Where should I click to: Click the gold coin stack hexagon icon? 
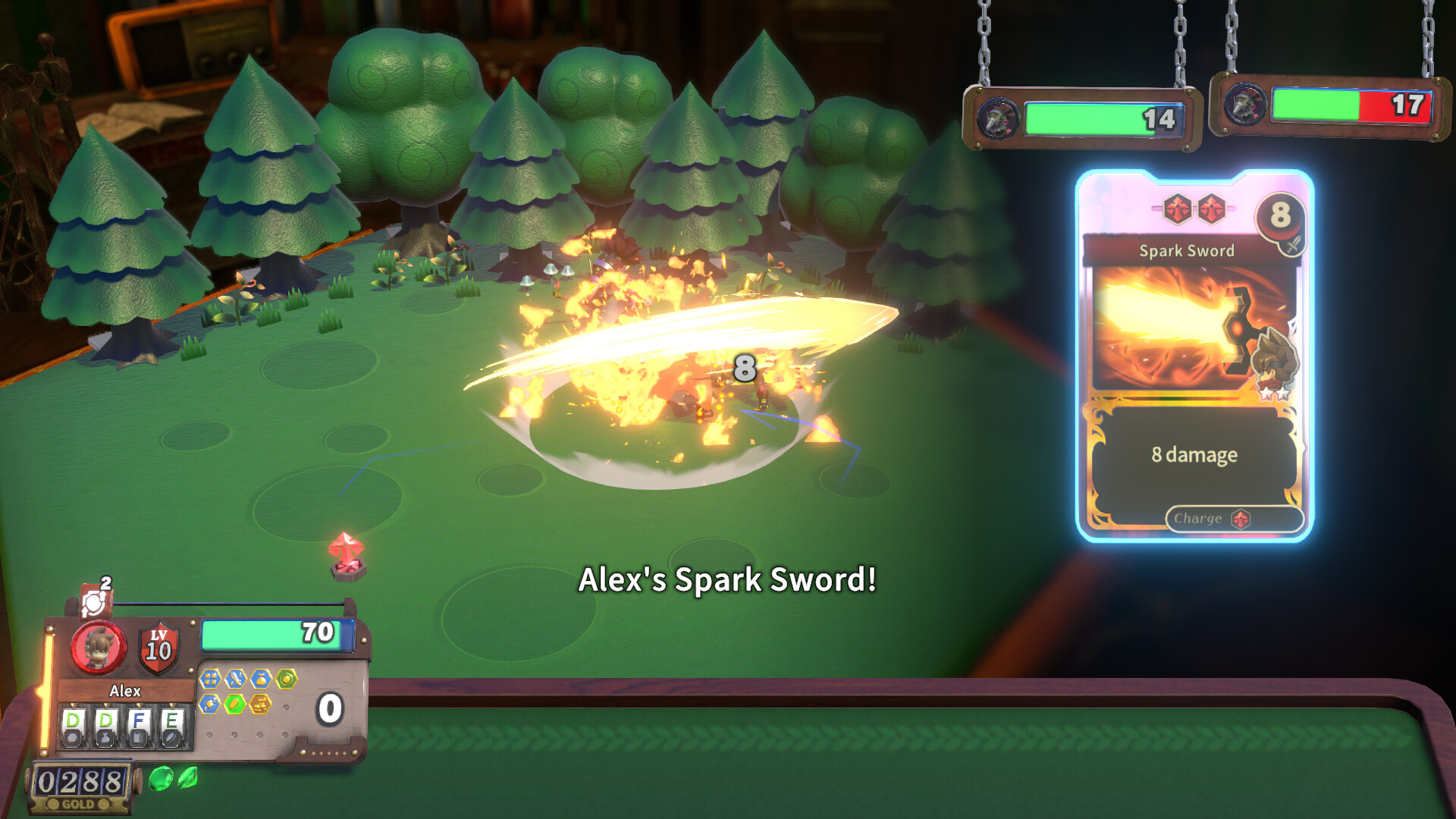pyautogui.click(x=260, y=704)
